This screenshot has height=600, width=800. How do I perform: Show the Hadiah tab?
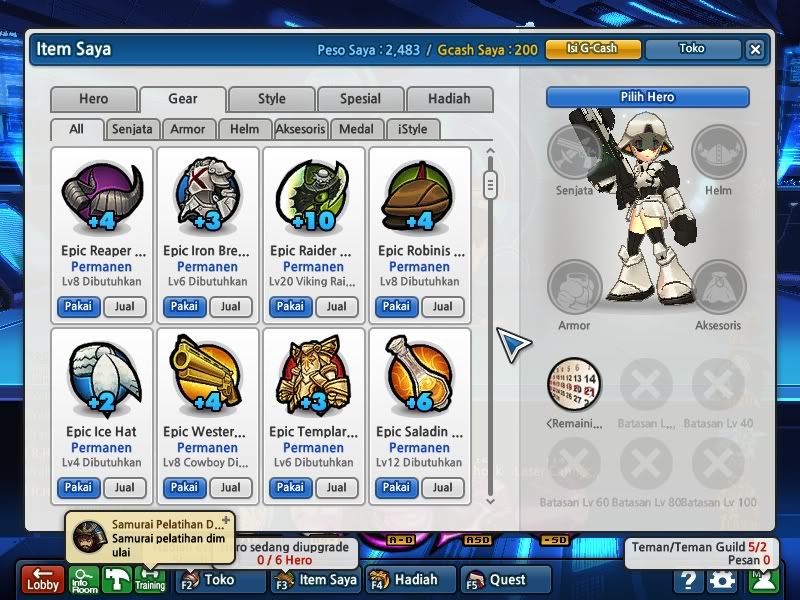pyautogui.click(x=449, y=99)
